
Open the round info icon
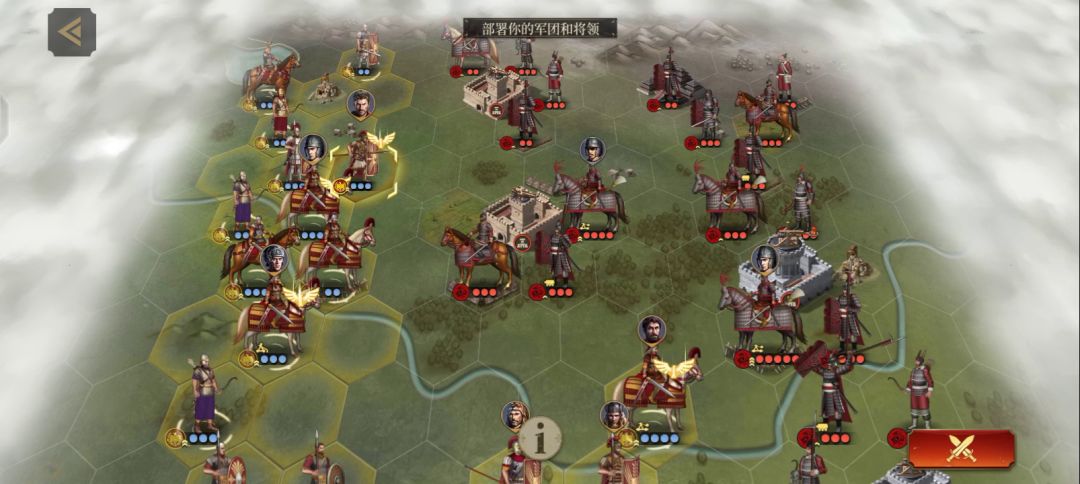[x=540, y=437]
